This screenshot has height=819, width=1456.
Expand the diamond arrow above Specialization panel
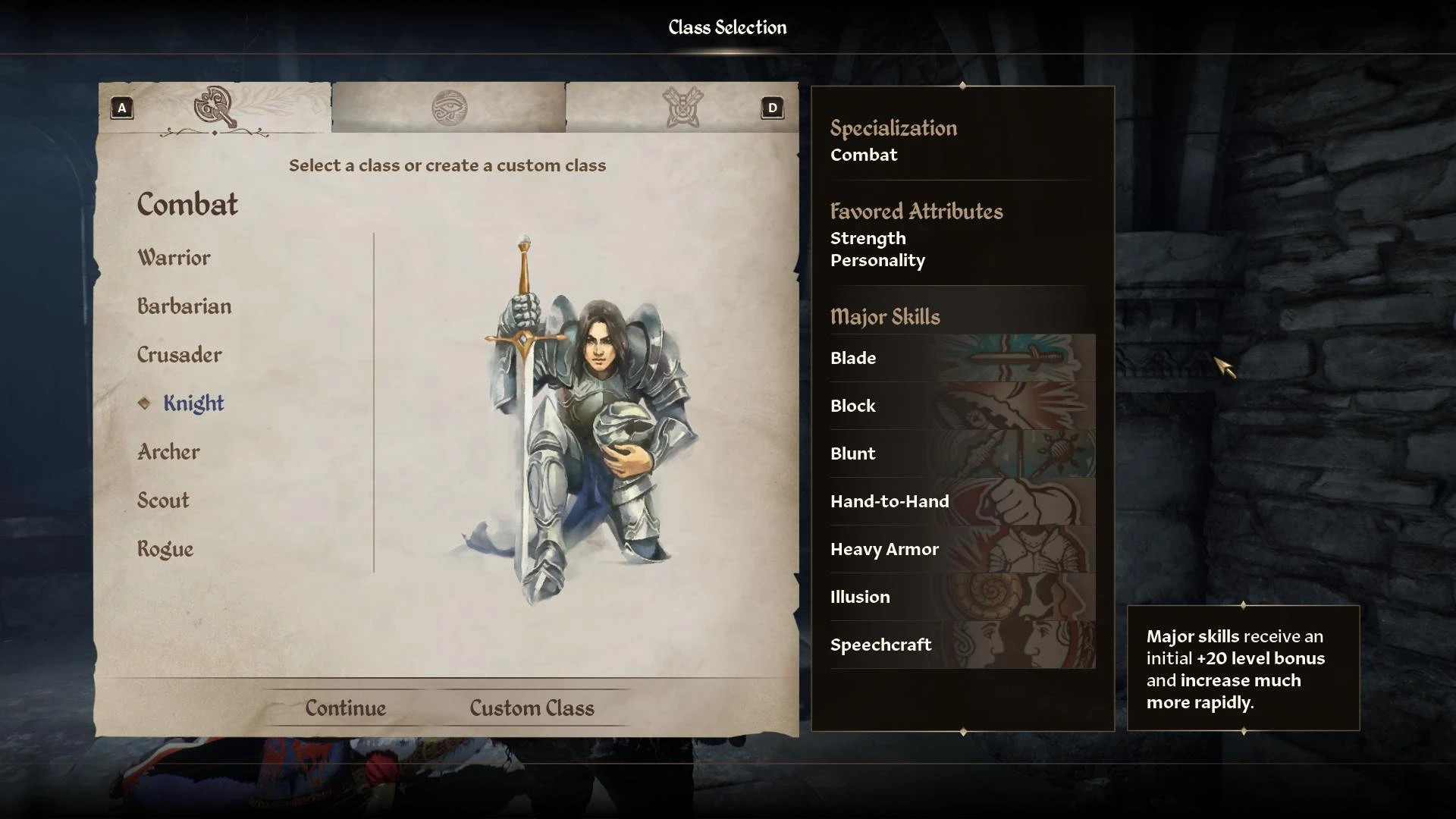coord(963,85)
